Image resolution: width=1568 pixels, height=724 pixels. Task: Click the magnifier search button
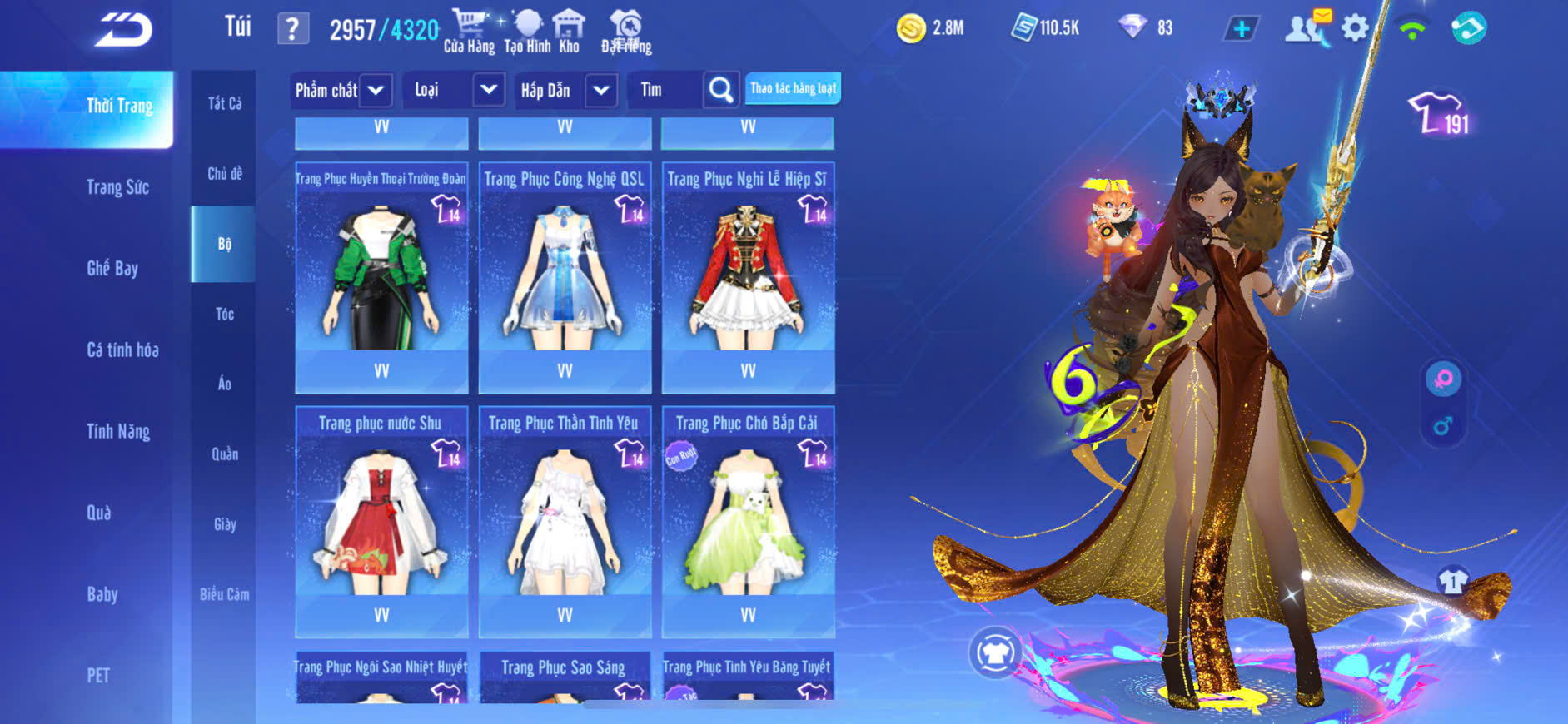point(721,90)
